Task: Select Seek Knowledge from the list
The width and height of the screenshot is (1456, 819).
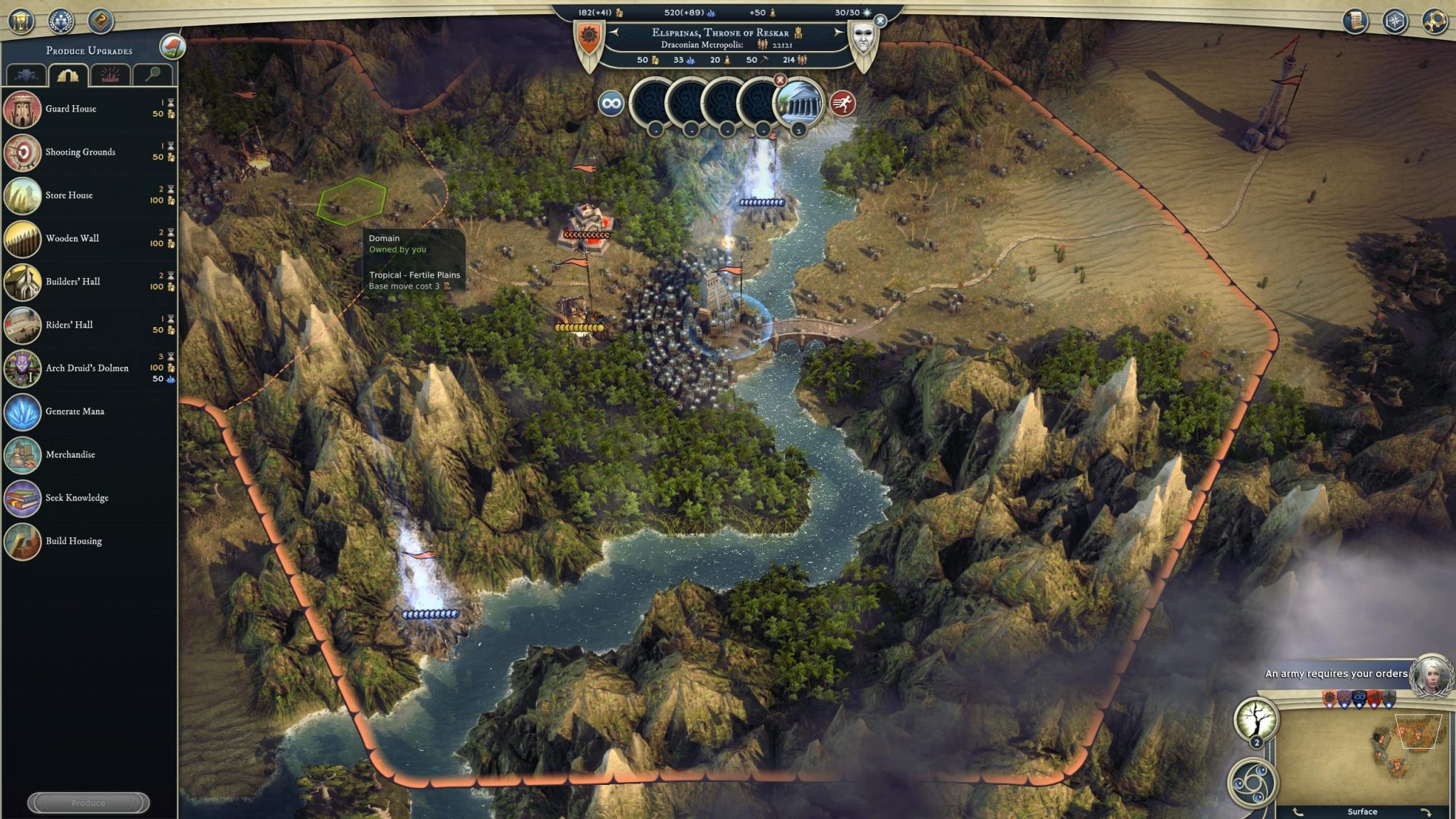Action: [77, 498]
